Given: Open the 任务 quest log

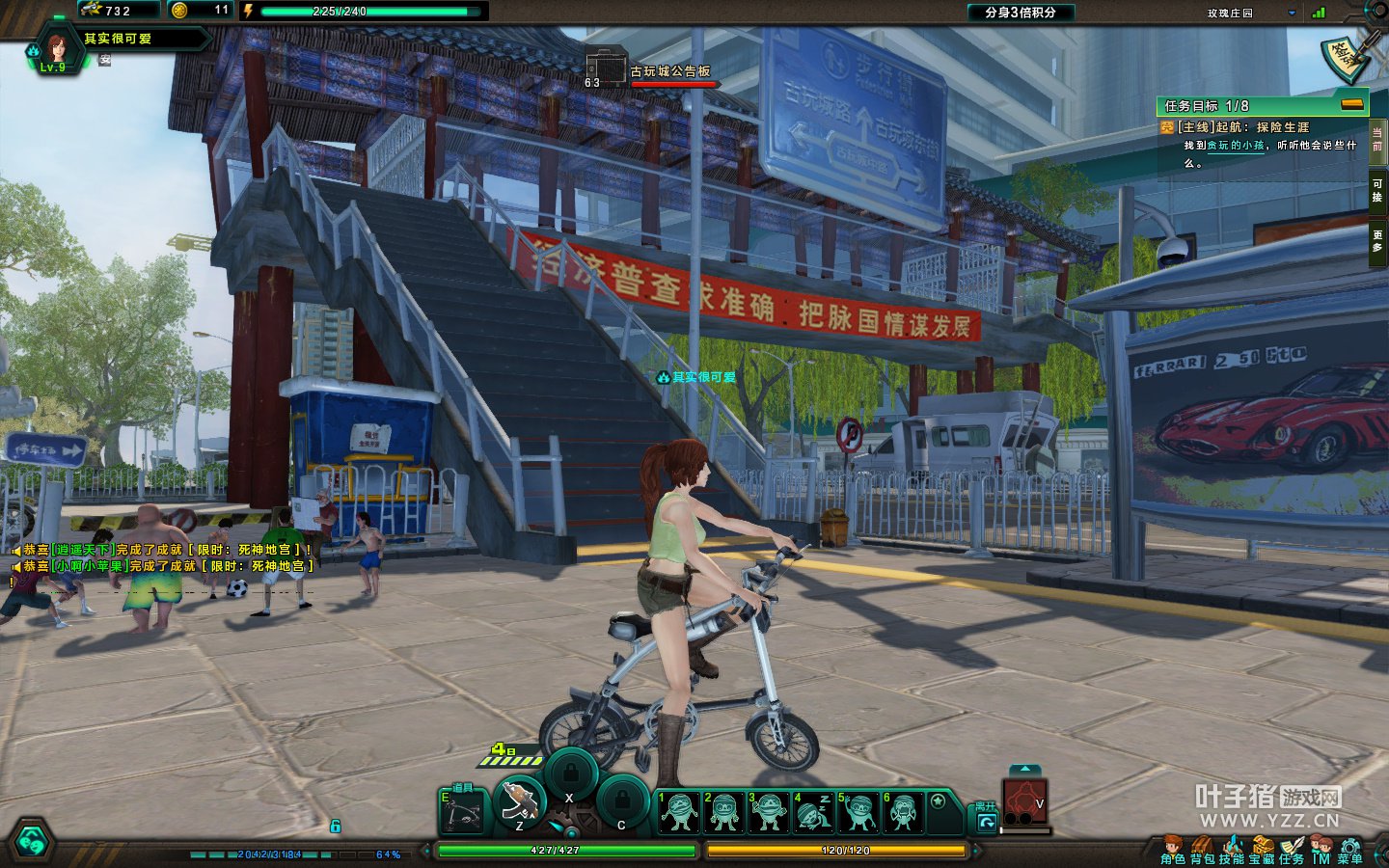Looking at the screenshot, I should click(1292, 850).
